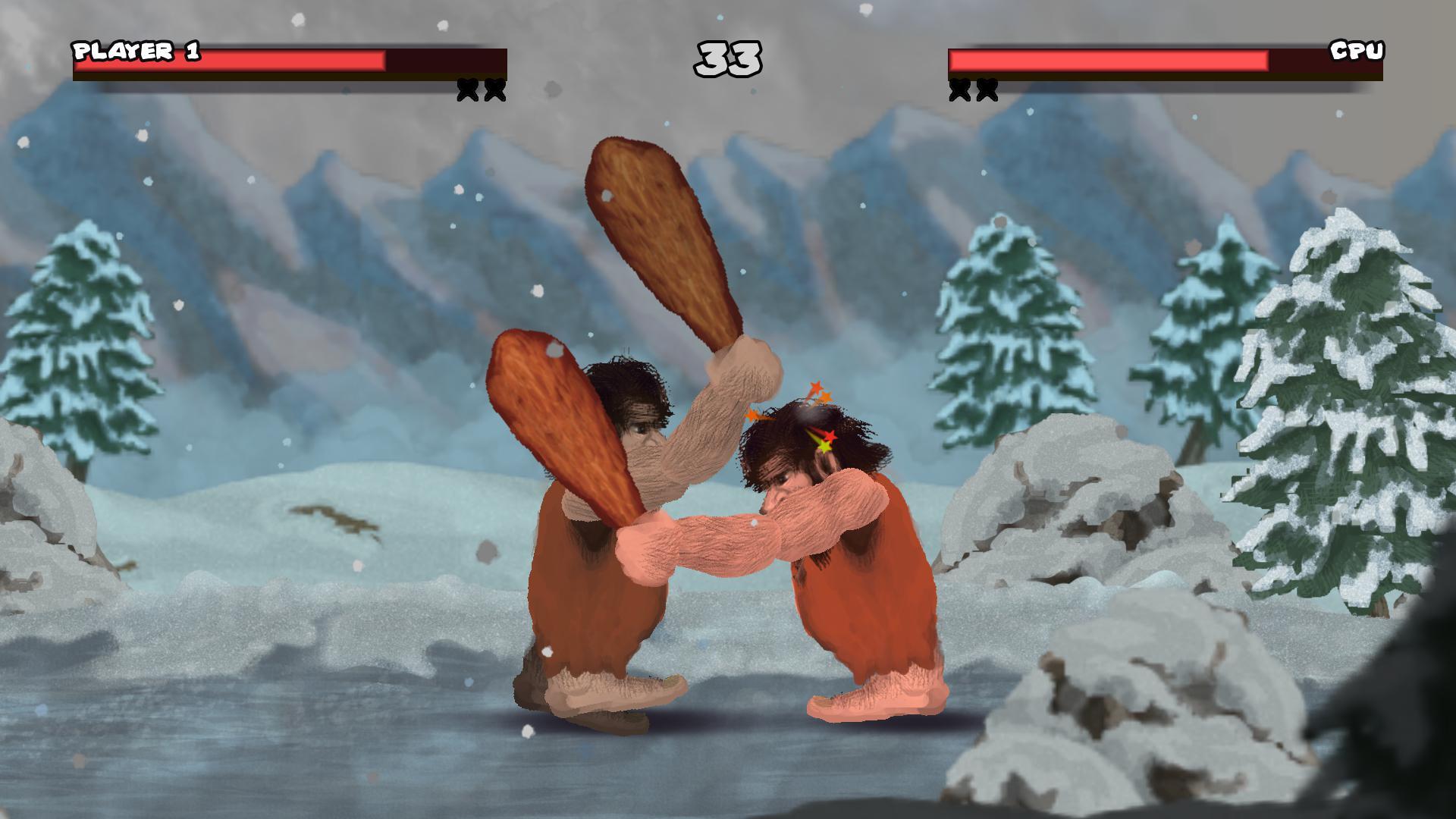Click the yellow hit star on CPU caveman's head
1456x819 pixels.
(823, 447)
